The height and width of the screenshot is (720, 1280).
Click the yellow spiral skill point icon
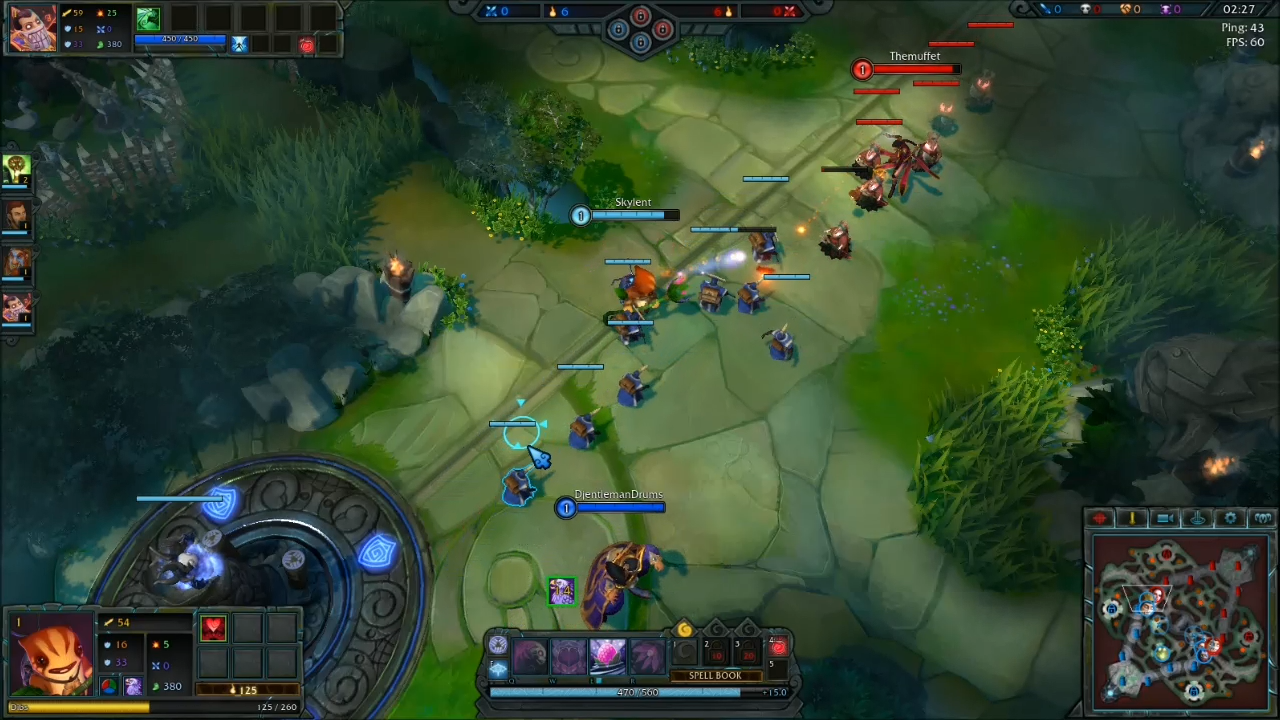click(x=684, y=629)
